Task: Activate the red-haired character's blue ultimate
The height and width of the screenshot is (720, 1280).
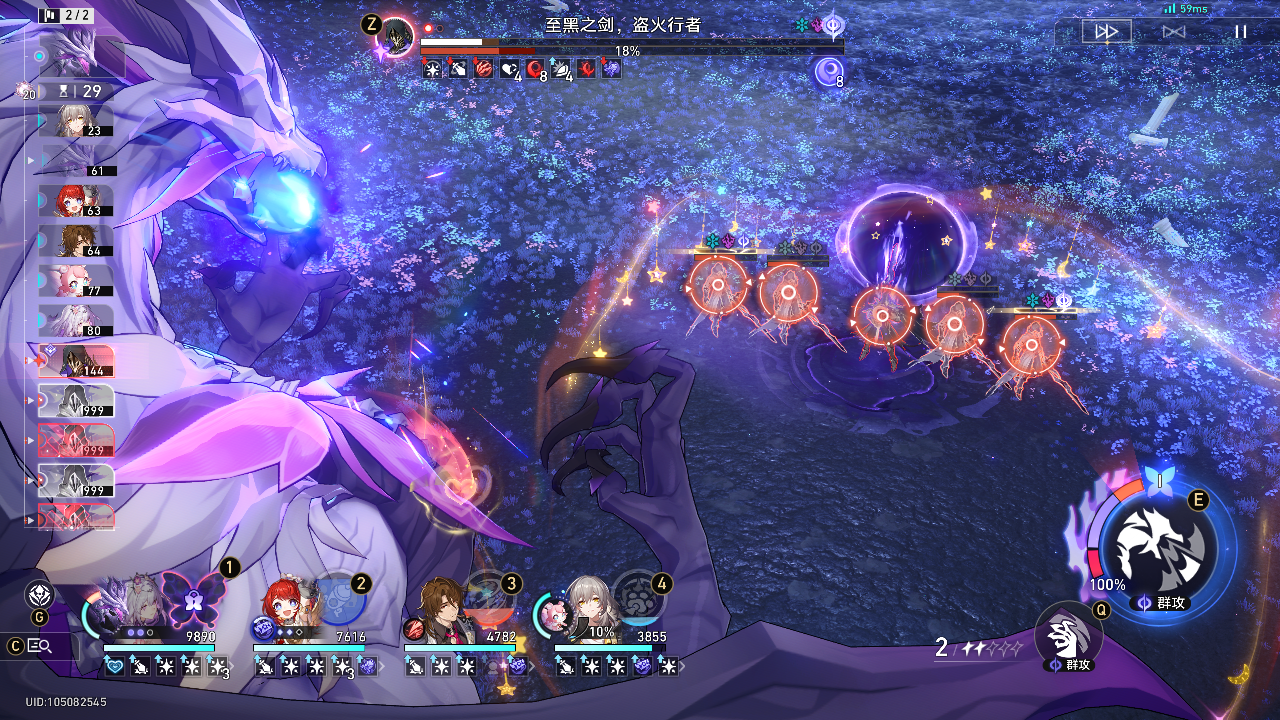Action: (340, 600)
